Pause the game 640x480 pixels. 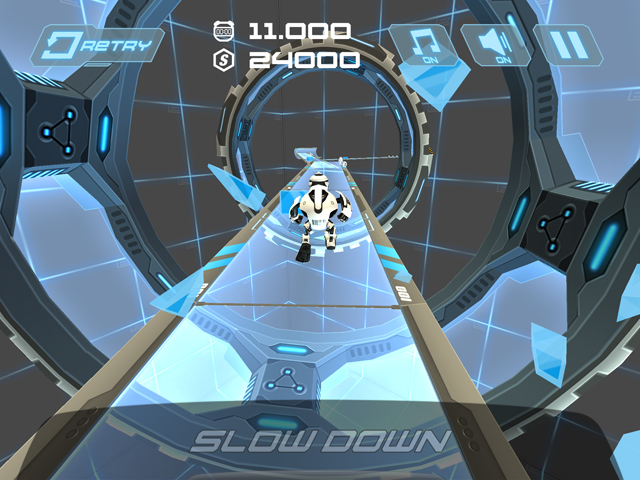[x=567, y=45]
